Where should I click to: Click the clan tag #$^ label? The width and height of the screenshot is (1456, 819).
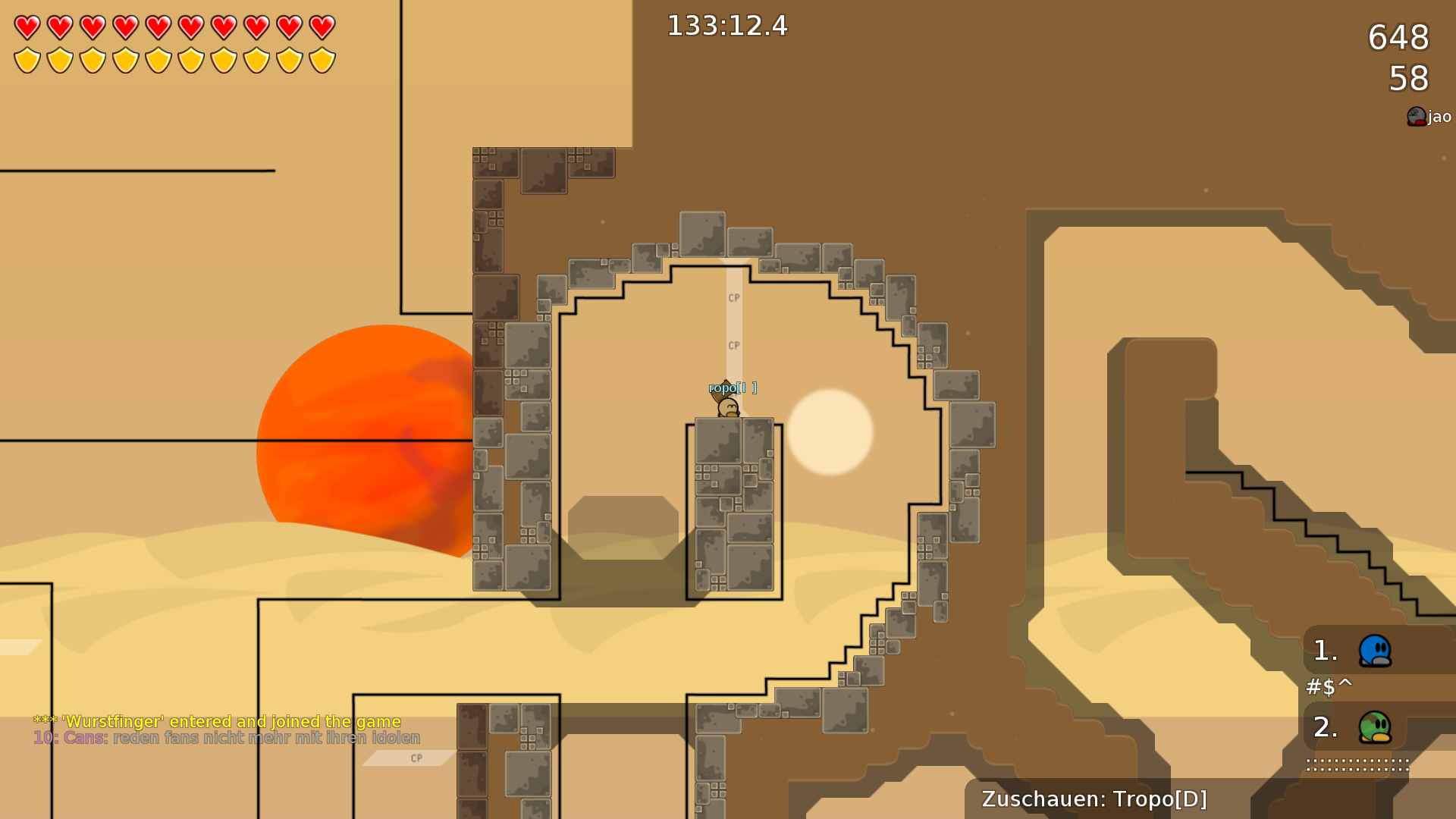[1329, 689]
